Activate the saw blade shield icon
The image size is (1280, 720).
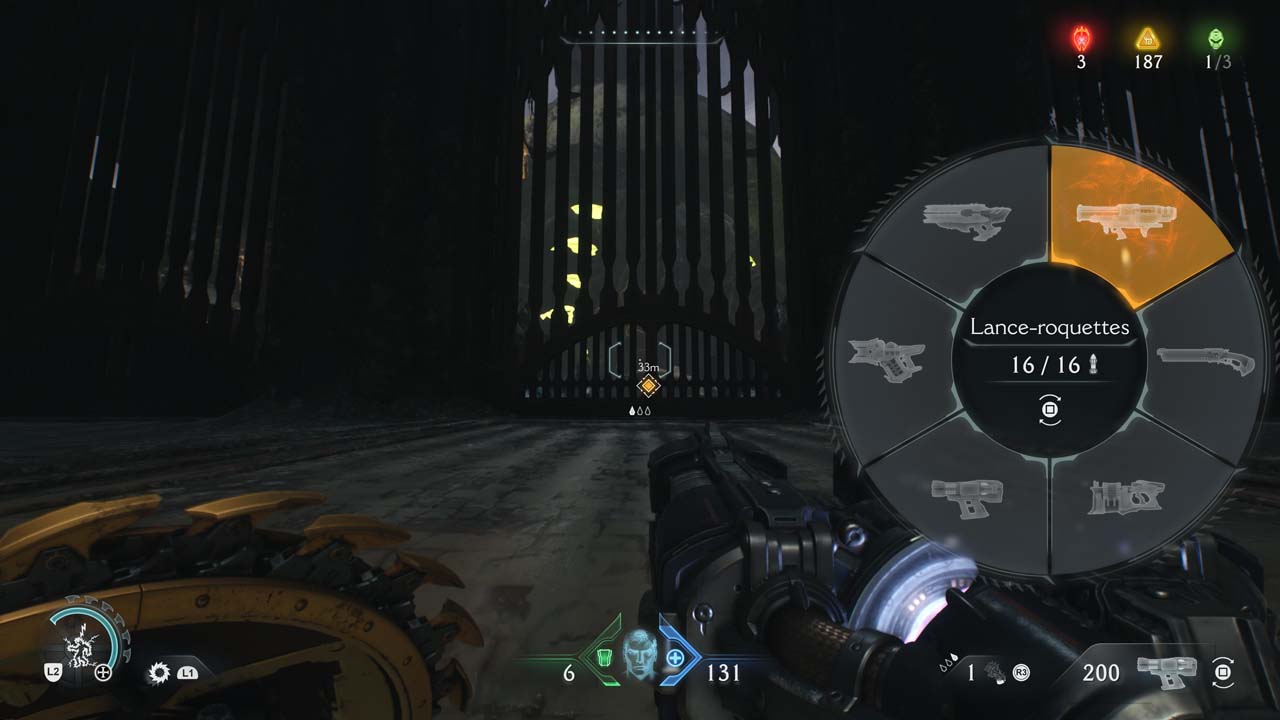(159, 673)
